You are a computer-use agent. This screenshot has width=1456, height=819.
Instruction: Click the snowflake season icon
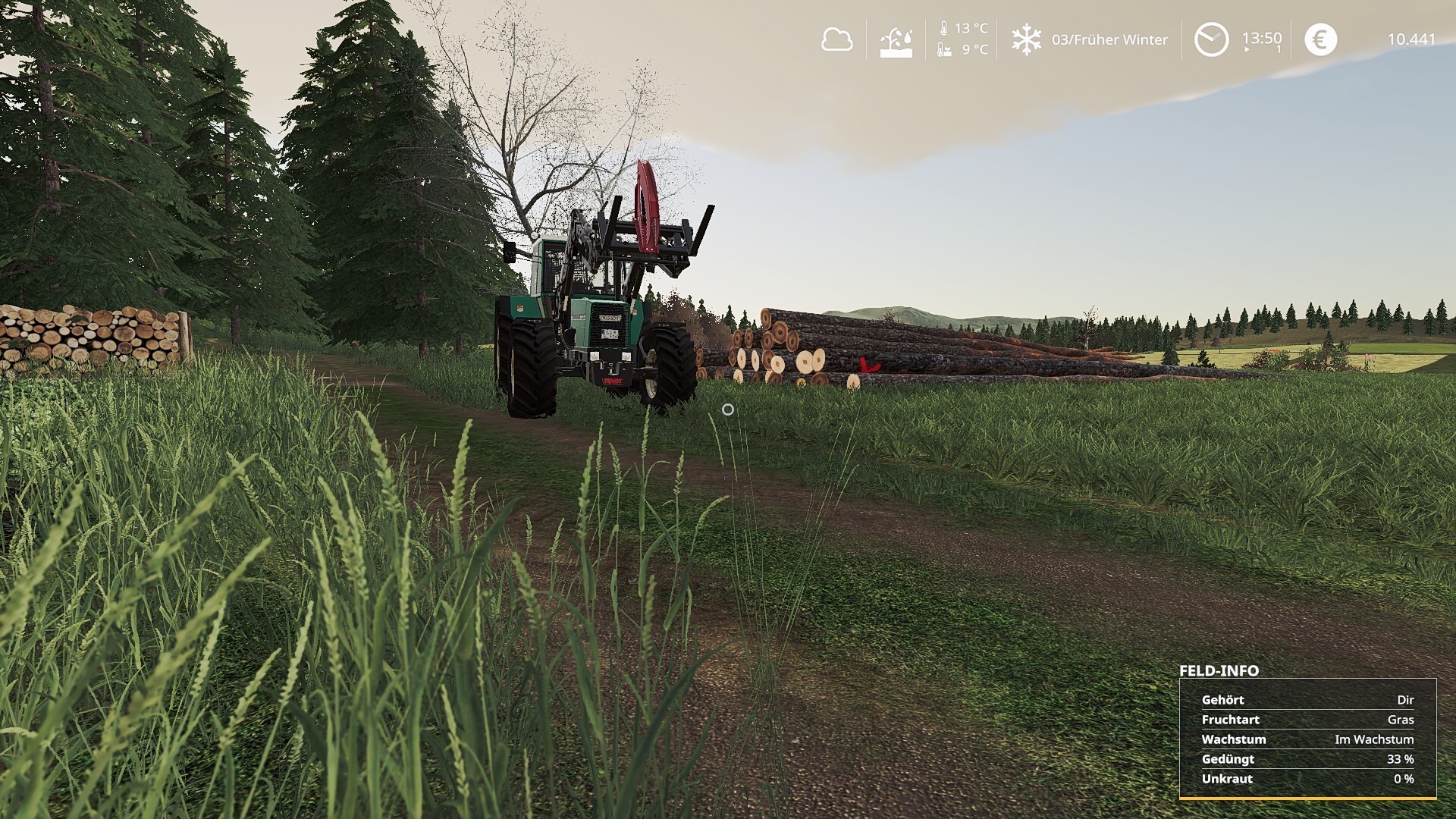1026,39
